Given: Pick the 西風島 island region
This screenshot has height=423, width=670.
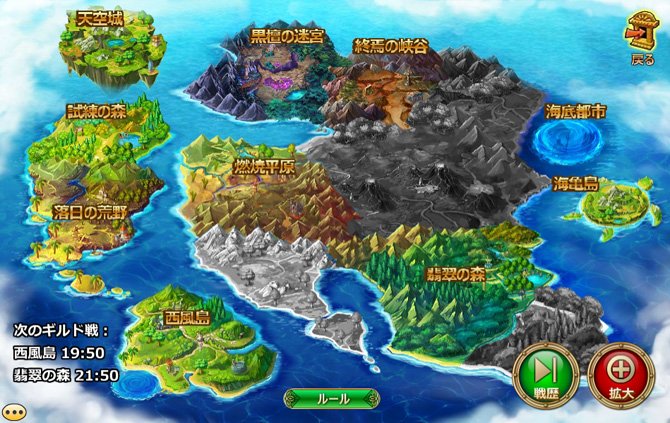Looking at the screenshot, I should click(186, 330).
